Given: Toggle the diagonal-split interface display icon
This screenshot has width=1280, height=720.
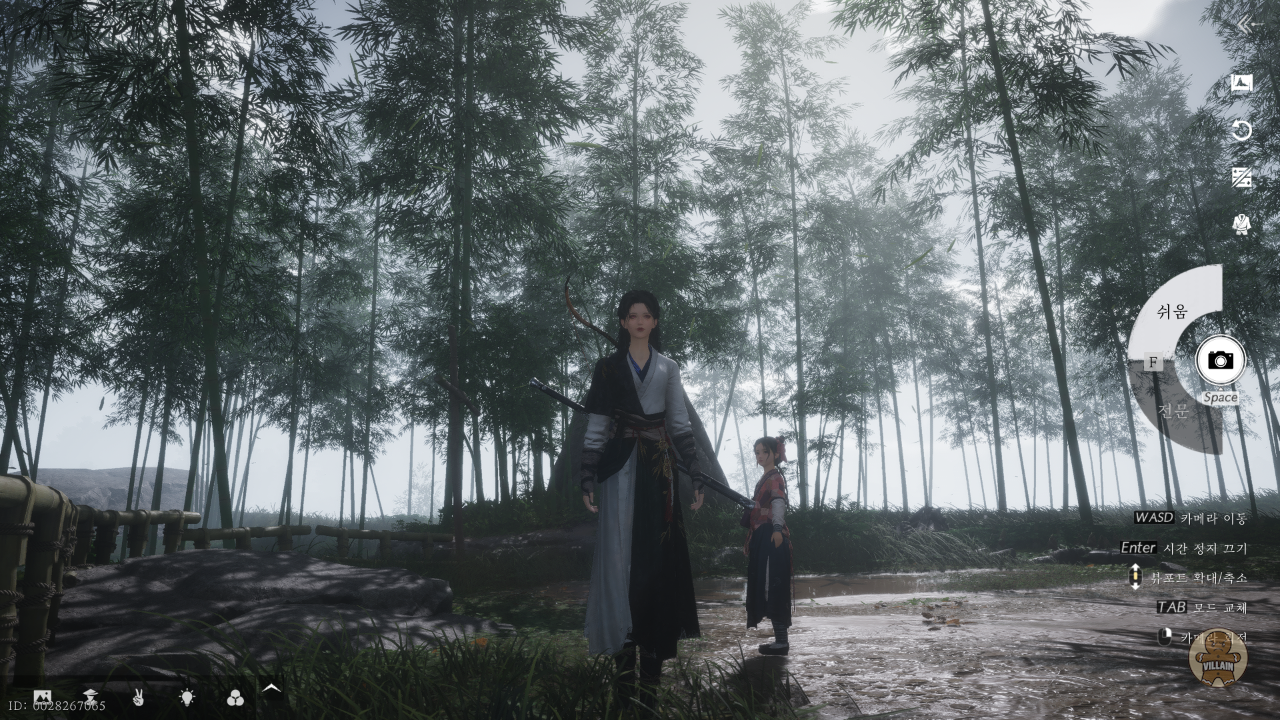Looking at the screenshot, I should (x=1242, y=178).
